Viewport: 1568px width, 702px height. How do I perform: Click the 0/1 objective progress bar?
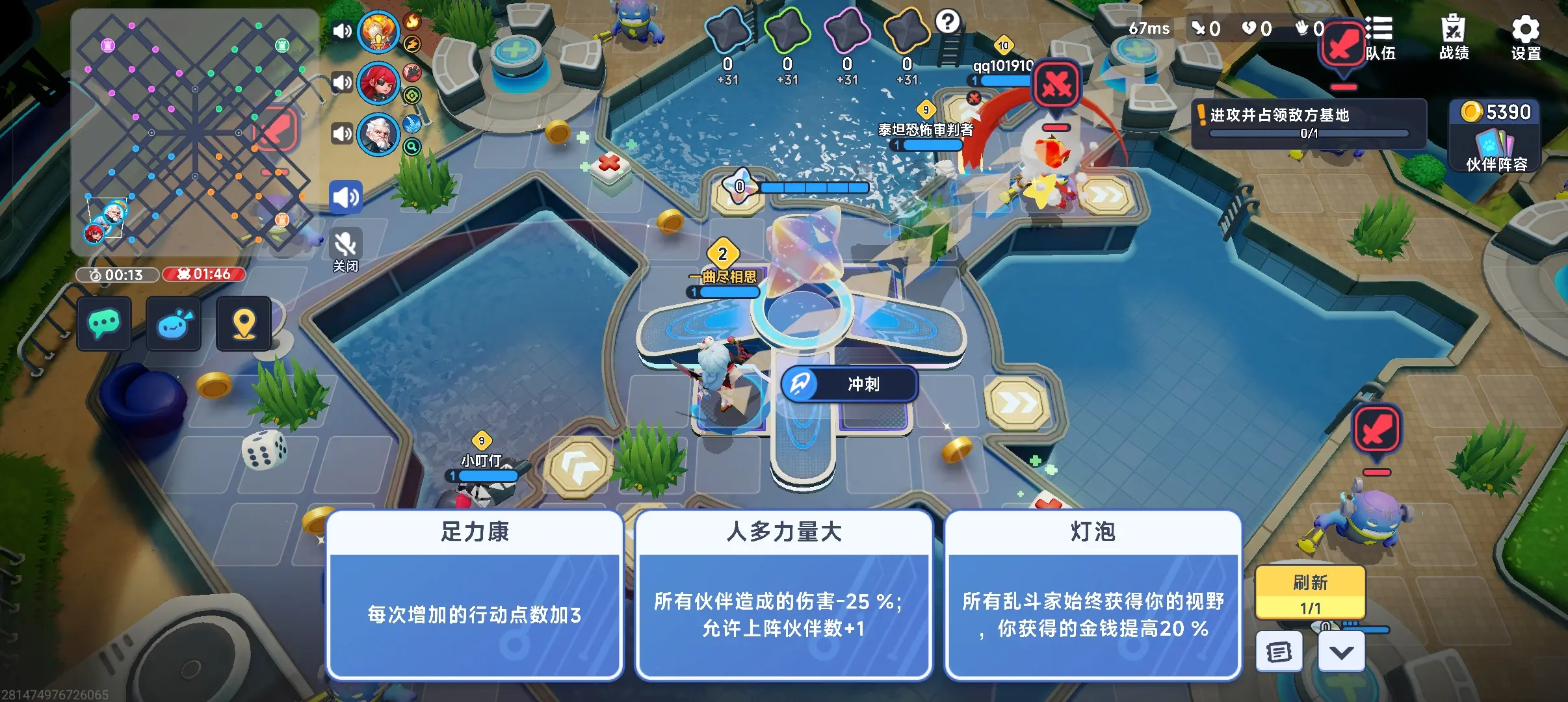[1311, 133]
